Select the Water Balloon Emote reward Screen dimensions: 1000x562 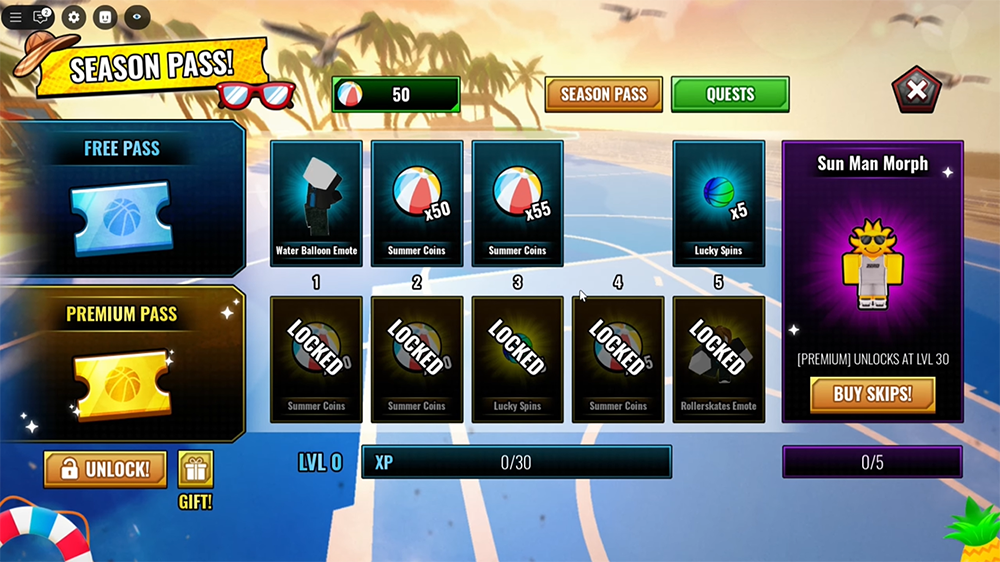tap(316, 202)
